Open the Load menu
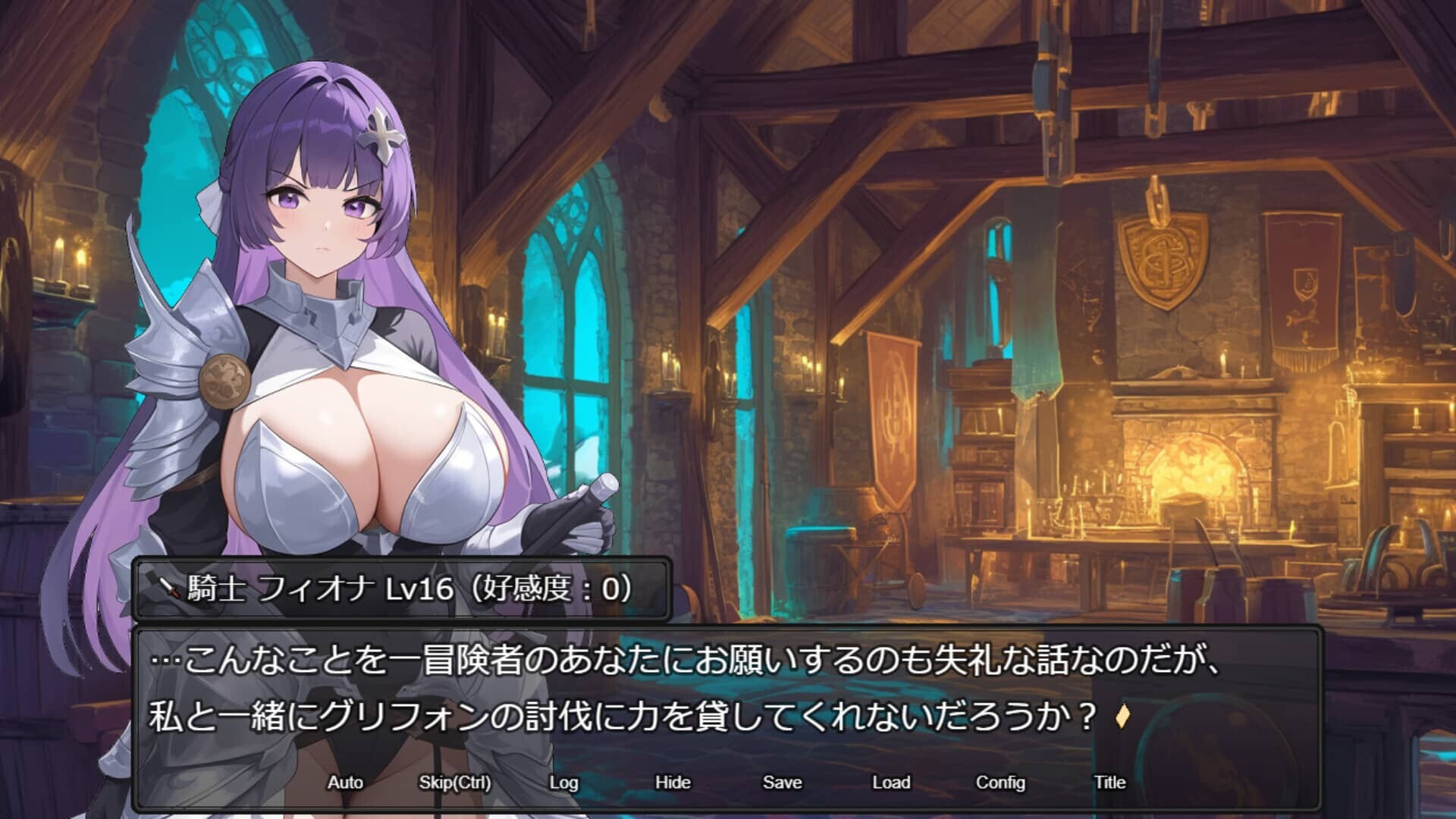This screenshot has width=1456, height=819. [891, 782]
